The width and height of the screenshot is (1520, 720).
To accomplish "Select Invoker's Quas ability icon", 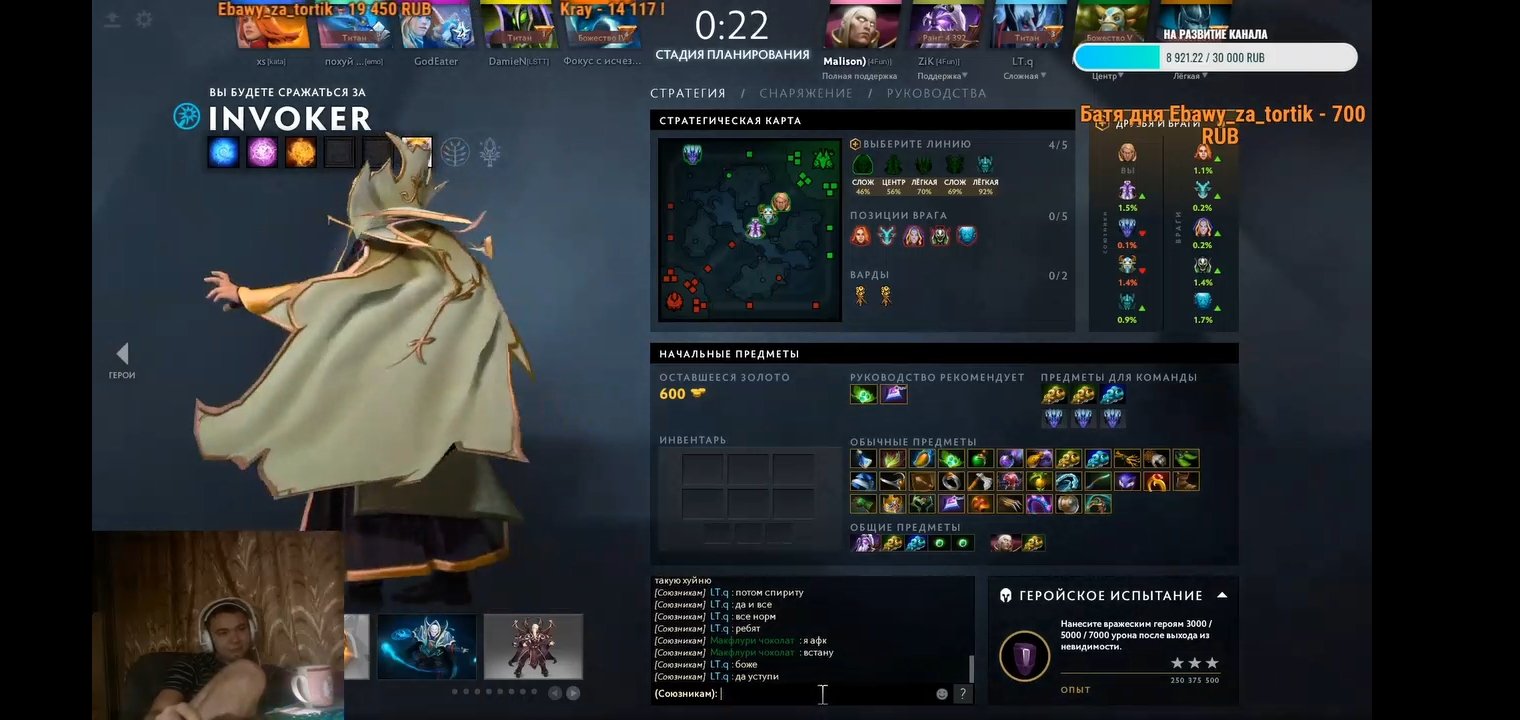I will pos(222,153).
